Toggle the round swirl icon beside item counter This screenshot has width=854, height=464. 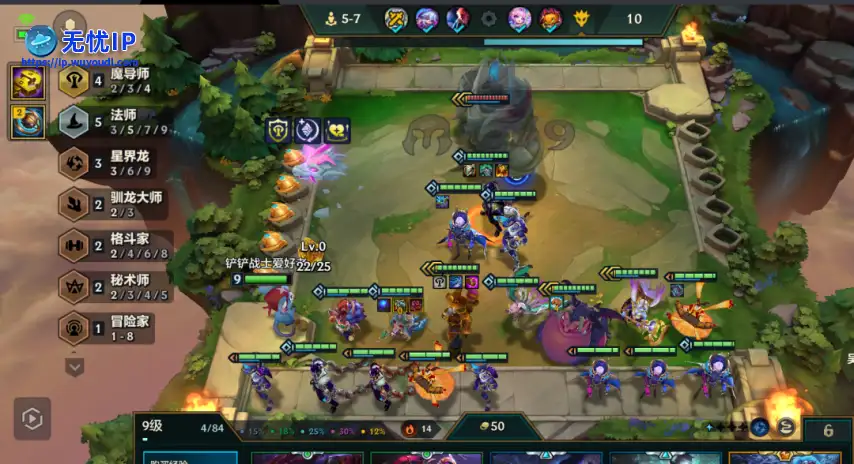(x=786, y=428)
